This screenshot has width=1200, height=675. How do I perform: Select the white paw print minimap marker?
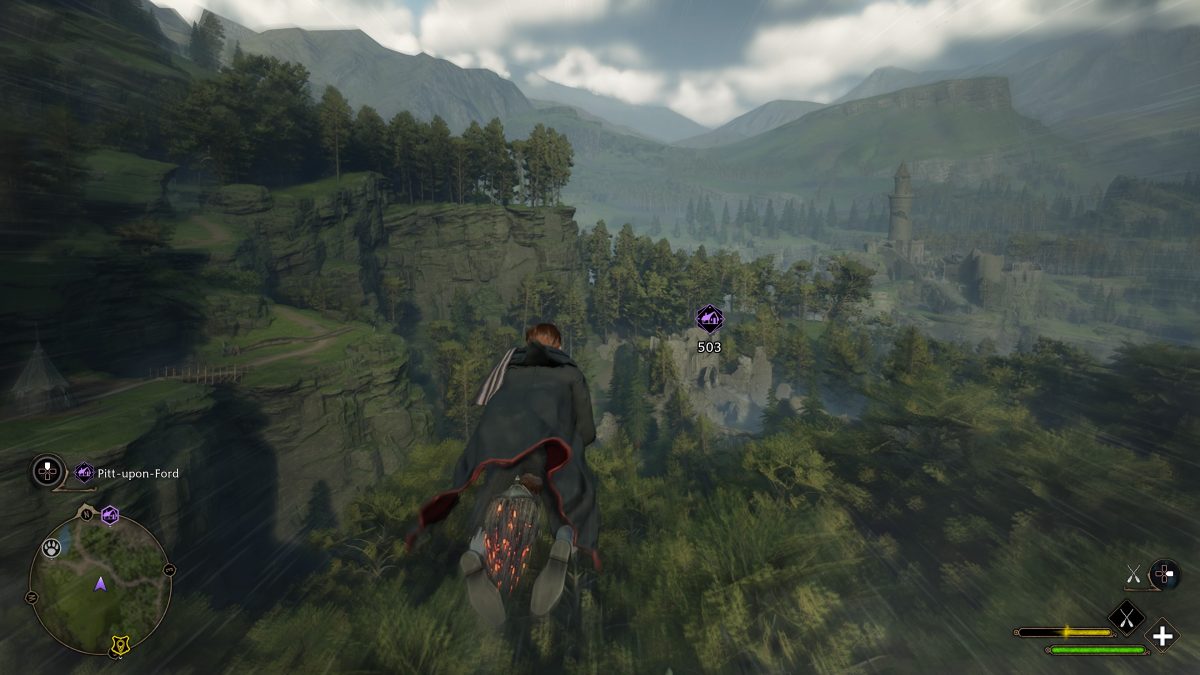click(x=51, y=549)
